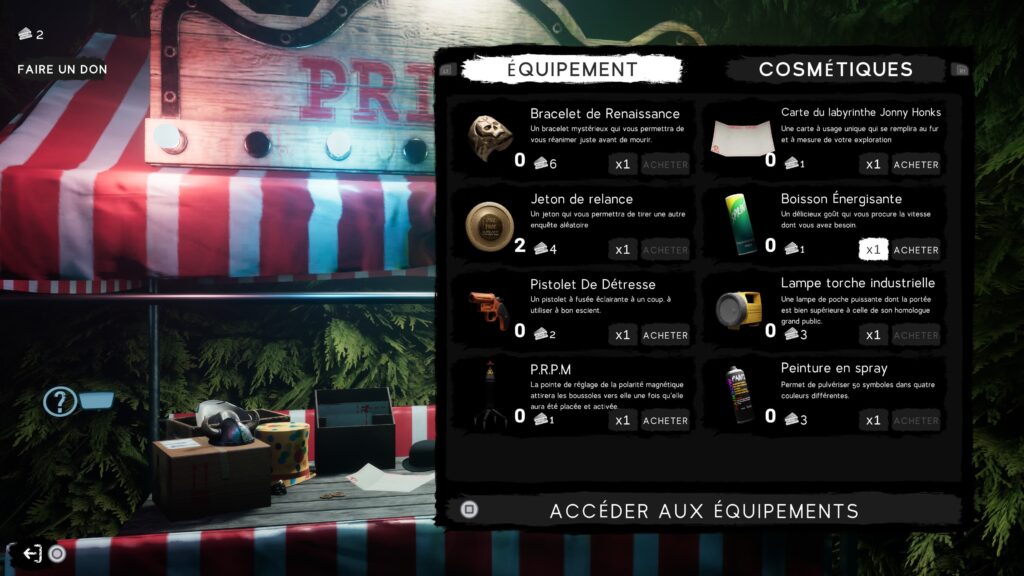1024x576 pixels.
Task: Buy the Boisson Énergisante
Action: [916, 250]
